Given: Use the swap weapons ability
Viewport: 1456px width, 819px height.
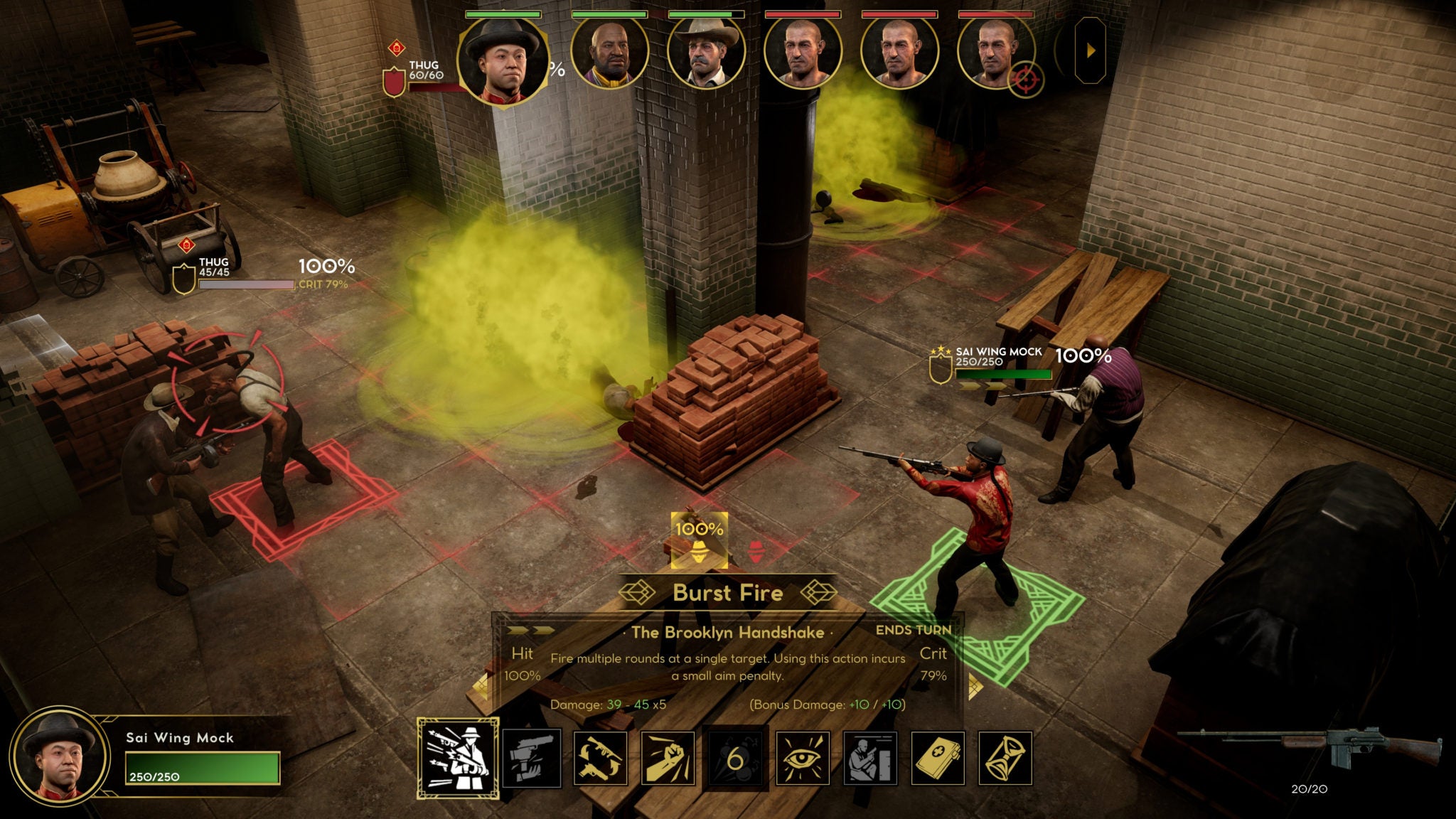Looking at the screenshot, I should pos(599,759).
